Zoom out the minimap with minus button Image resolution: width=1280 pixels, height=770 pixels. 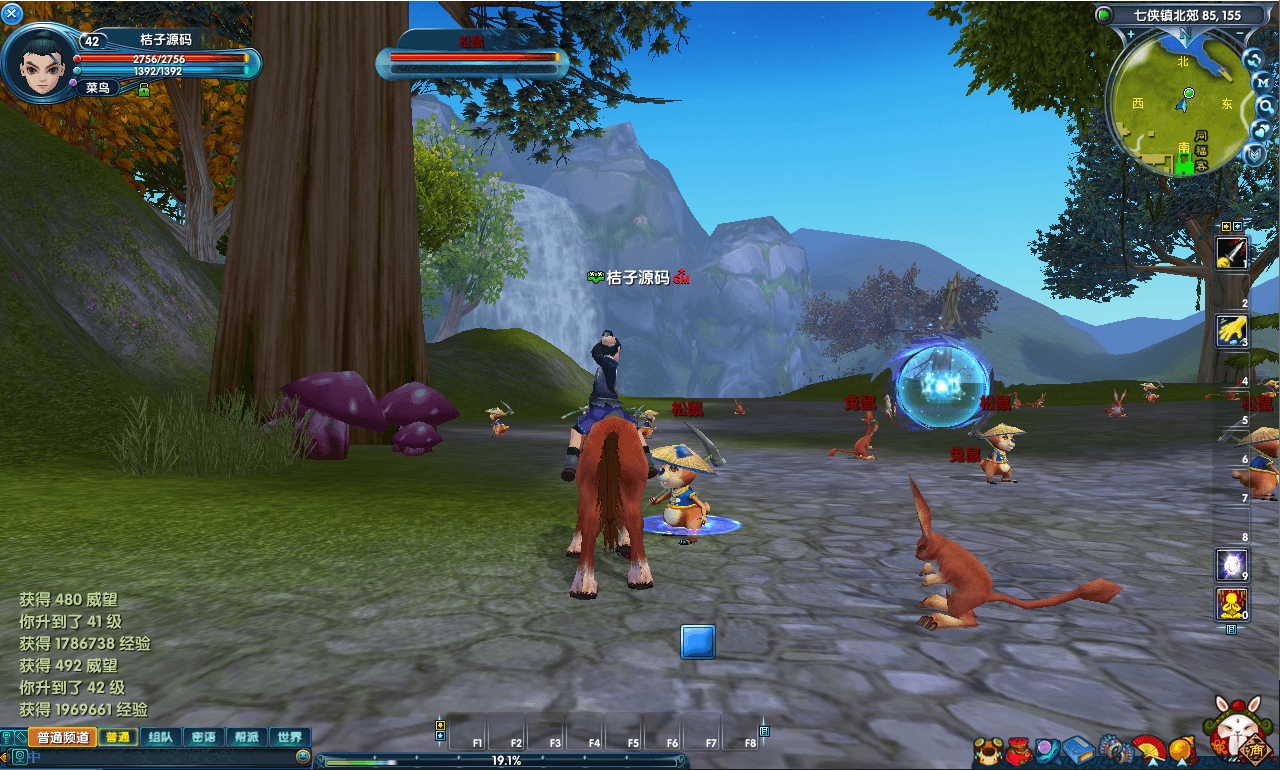pos(1240,34)
